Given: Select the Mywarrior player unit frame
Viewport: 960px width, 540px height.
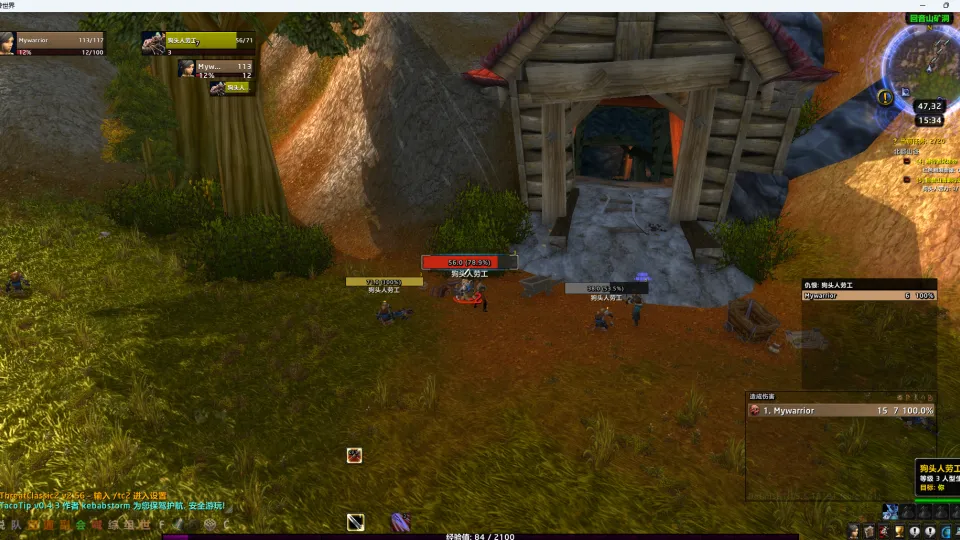Looking at the screenshot, I should click(x=60, y=44).
